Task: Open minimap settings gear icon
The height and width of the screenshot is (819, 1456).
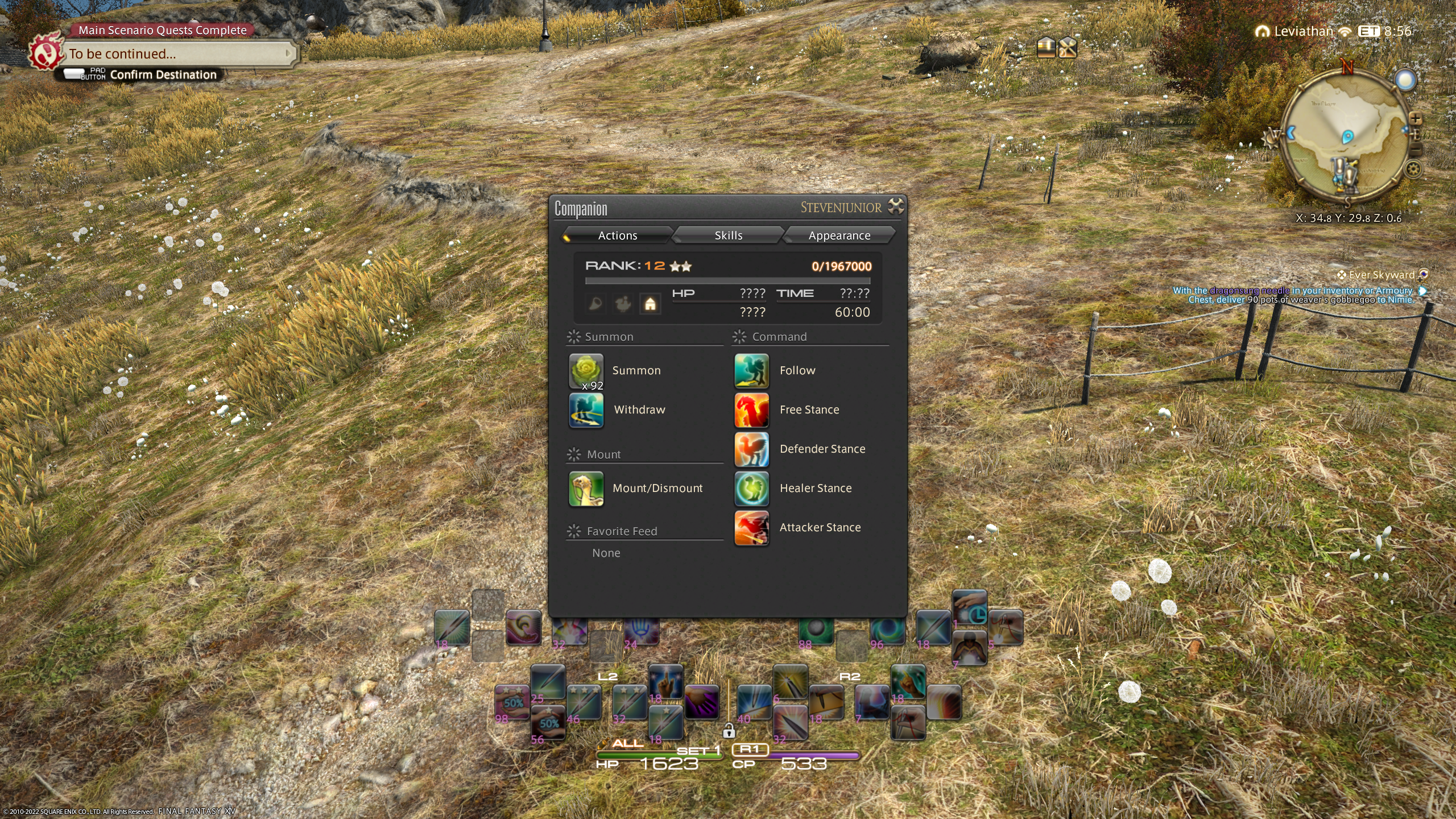Action: 1413,169
